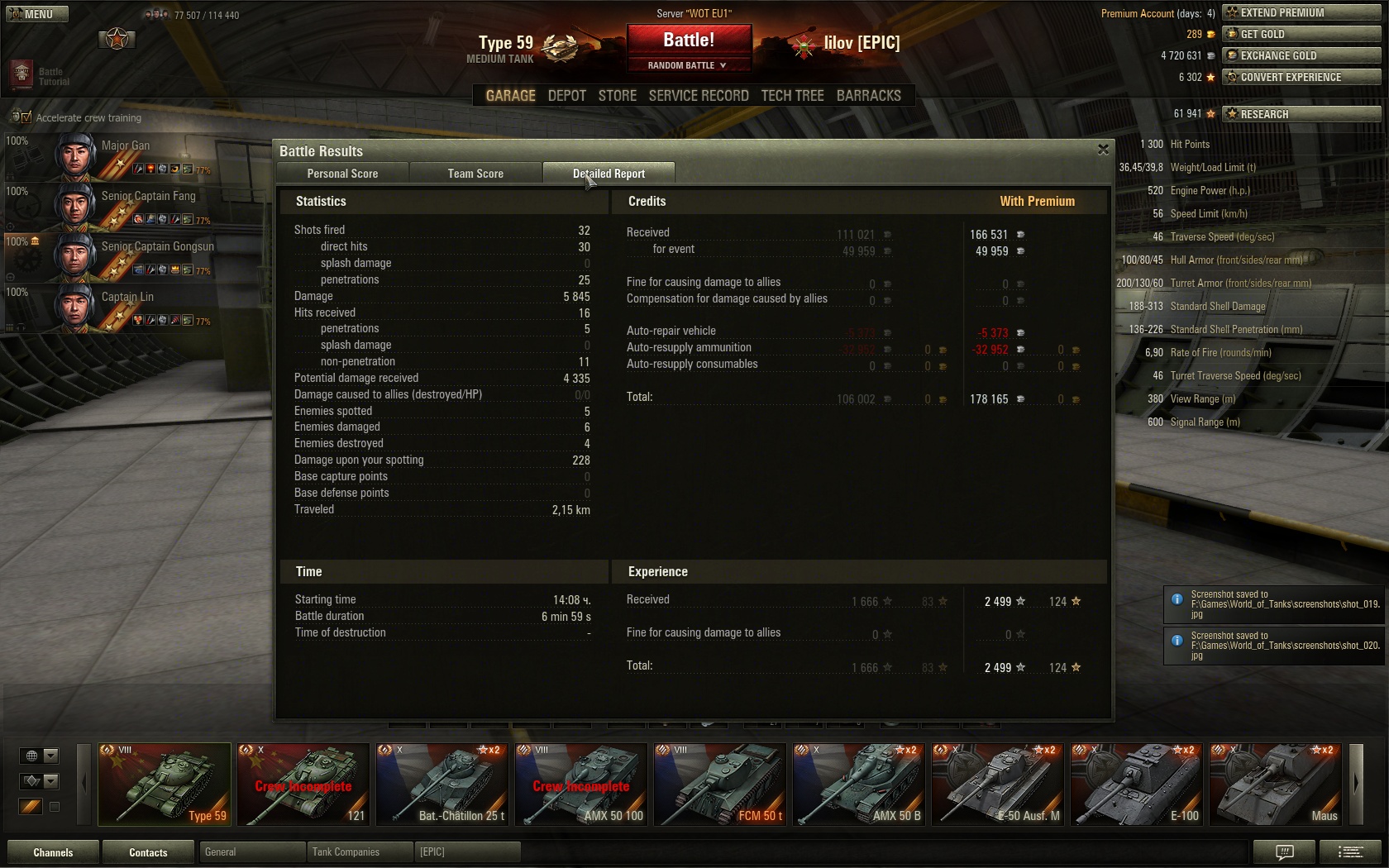The width and height of the screenshot is (1389, 868).
Task: Switch to the Personal Score tab
Action: 342,174
